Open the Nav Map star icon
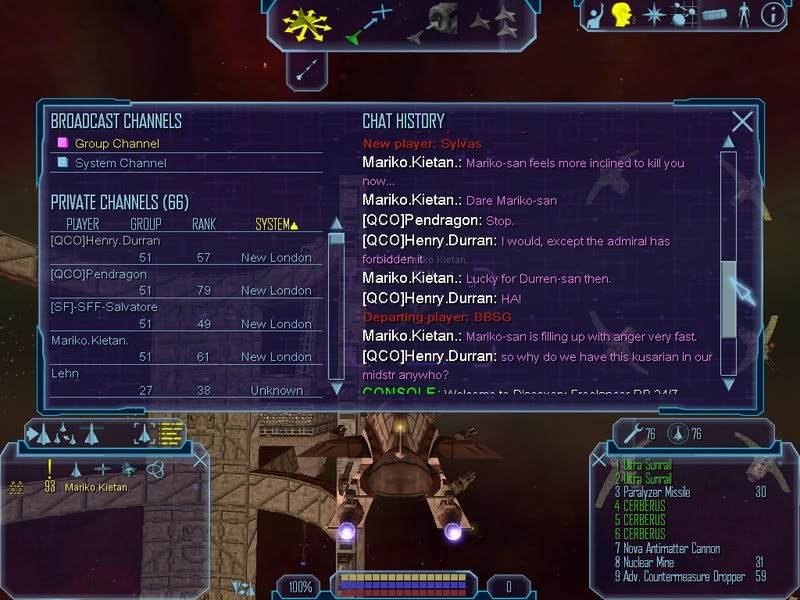800x600 pixels. coord(653,15)
